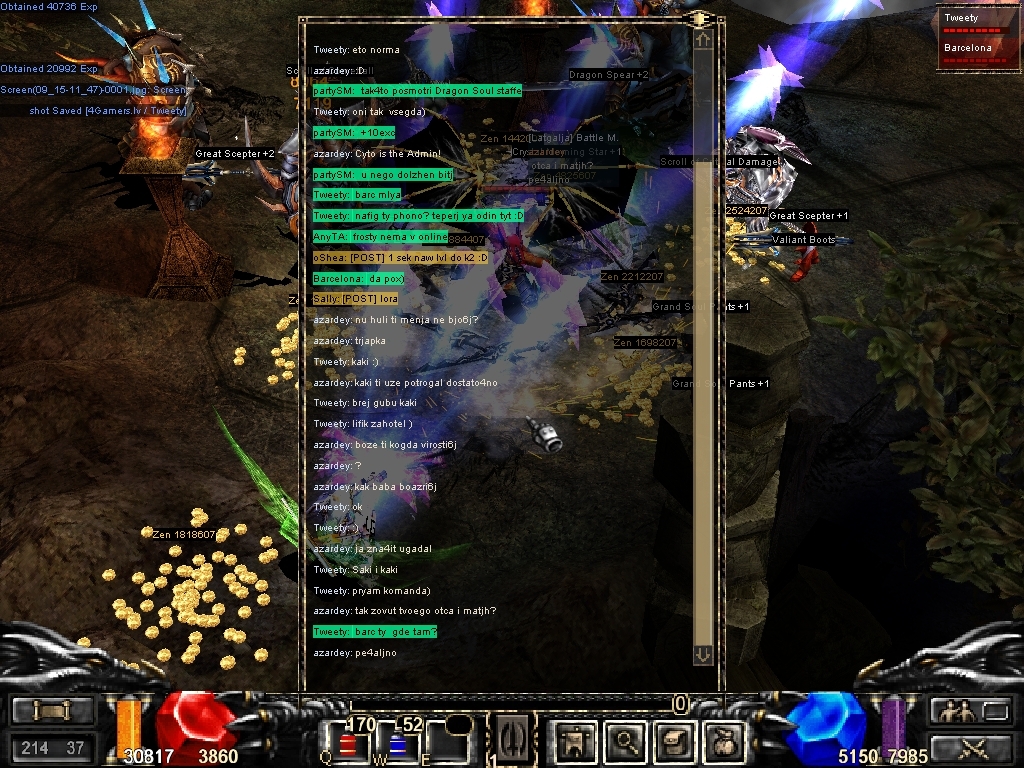Click the apple icon button
This screenshot has width=1024, height=768.
[722, 741]
